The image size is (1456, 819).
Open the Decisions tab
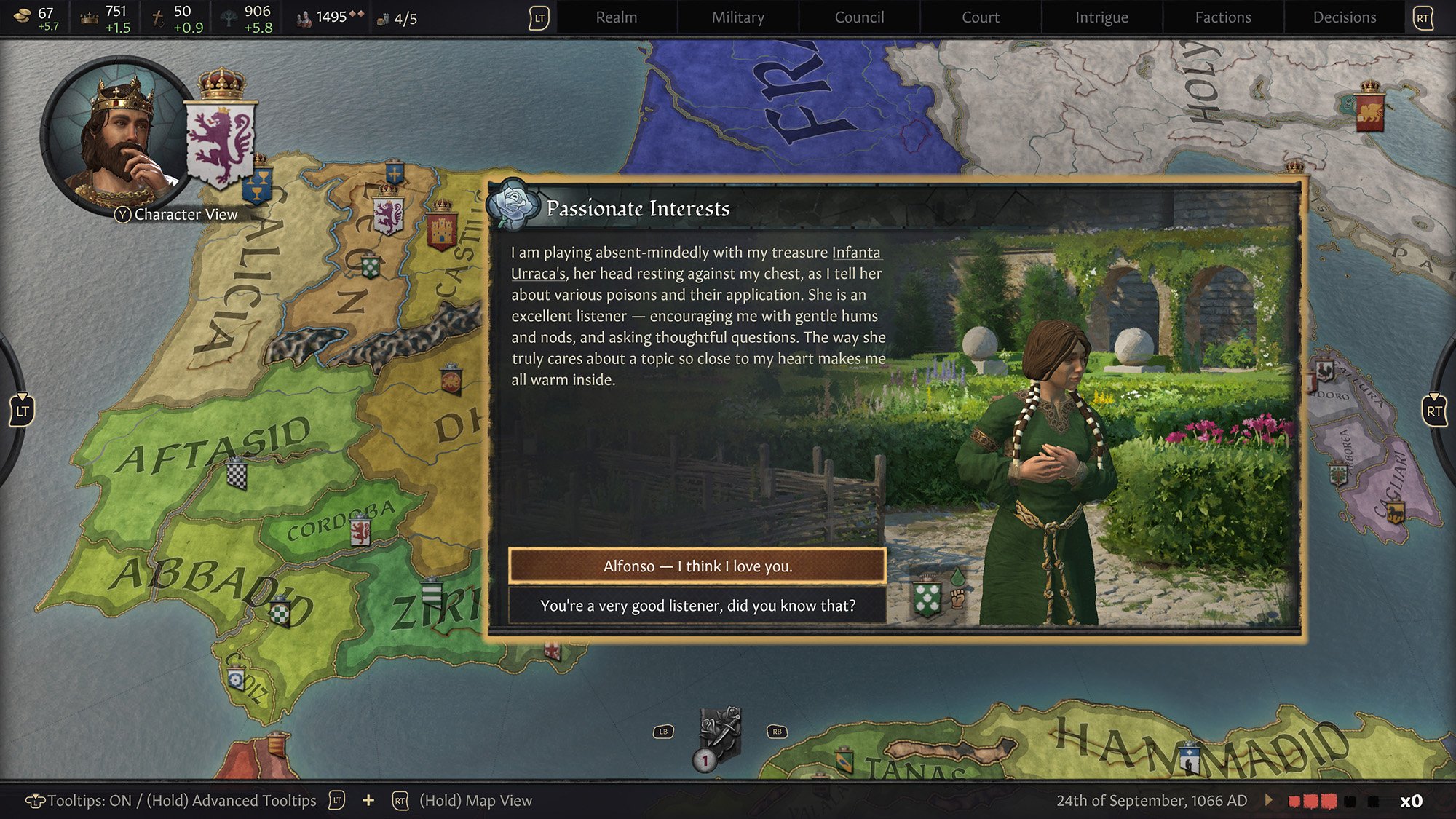[1344, 17]
